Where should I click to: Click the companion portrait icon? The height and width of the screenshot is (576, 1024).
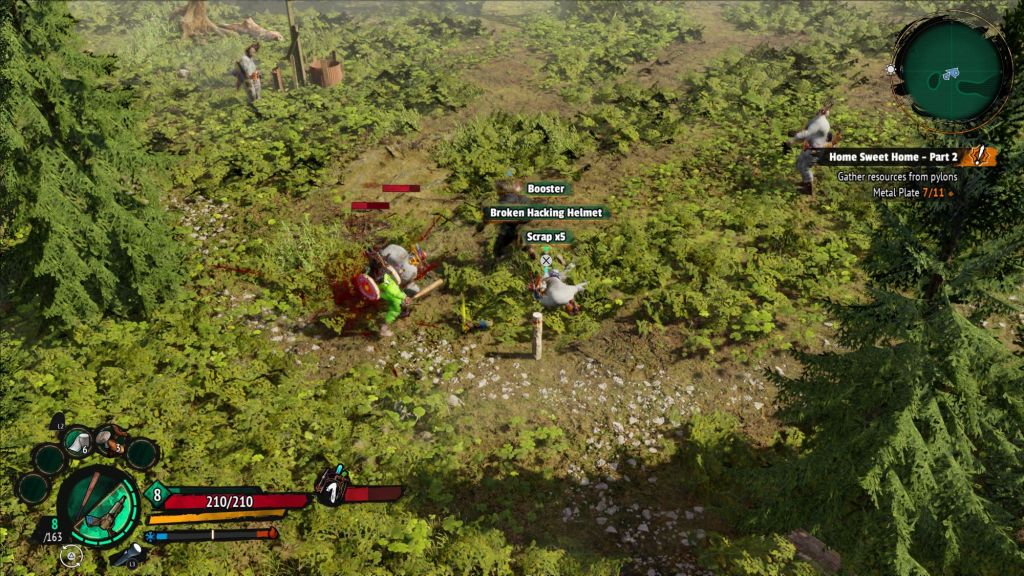(331, 487)
